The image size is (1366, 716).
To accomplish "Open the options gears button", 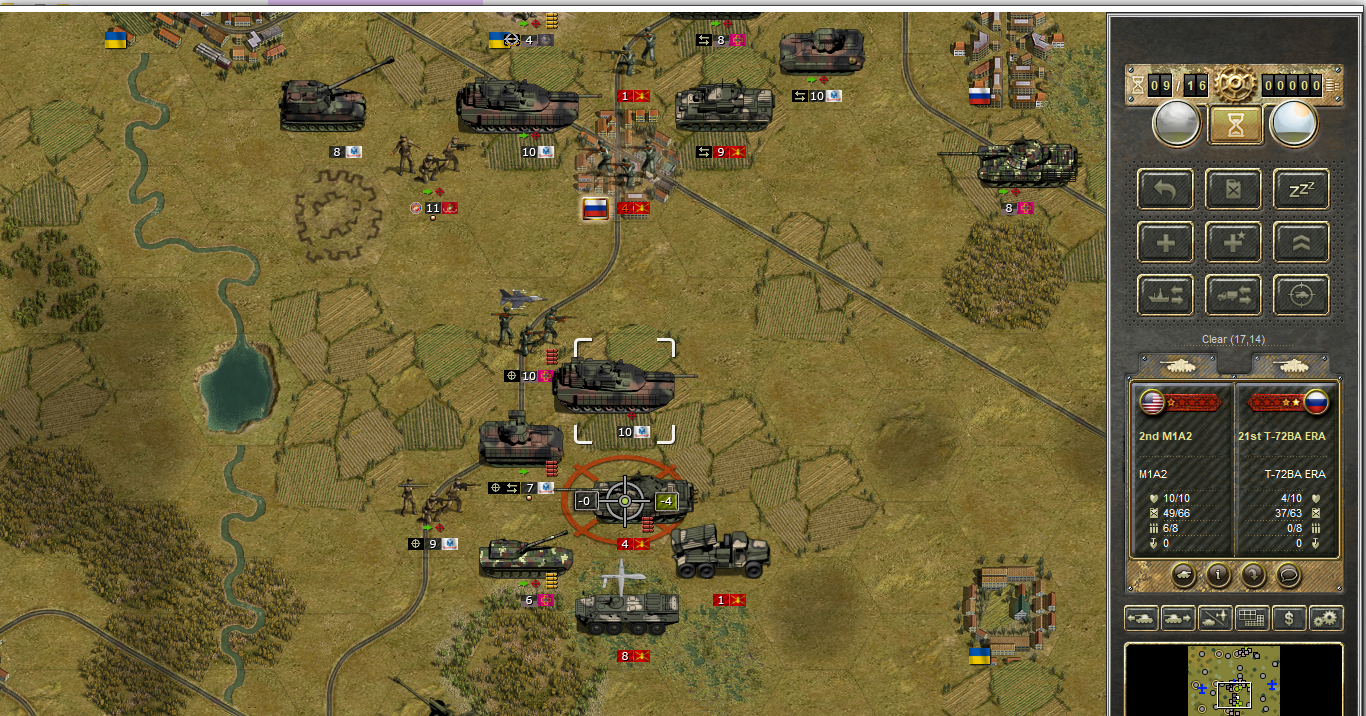I will pyautogui.click(x=1326, y=619).
